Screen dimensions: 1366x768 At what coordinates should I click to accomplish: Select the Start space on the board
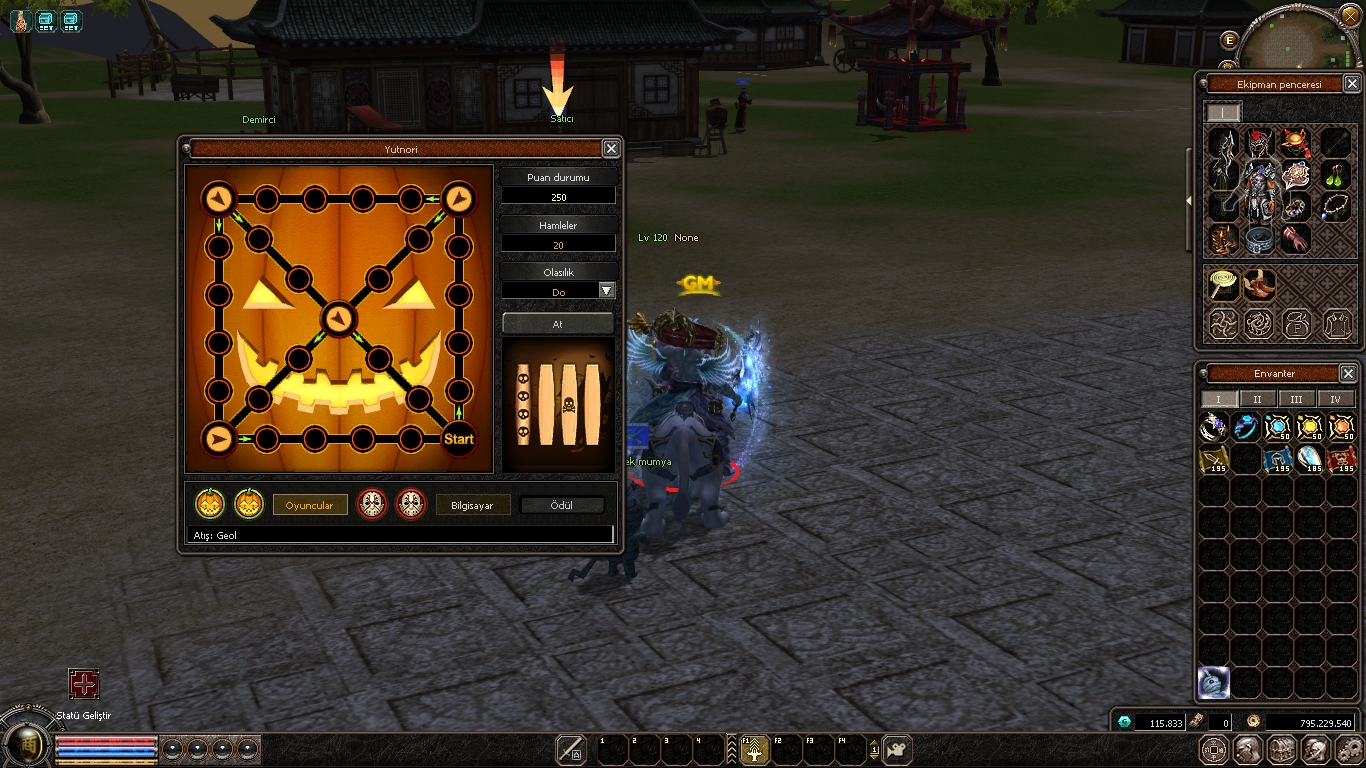pos(458,438)
